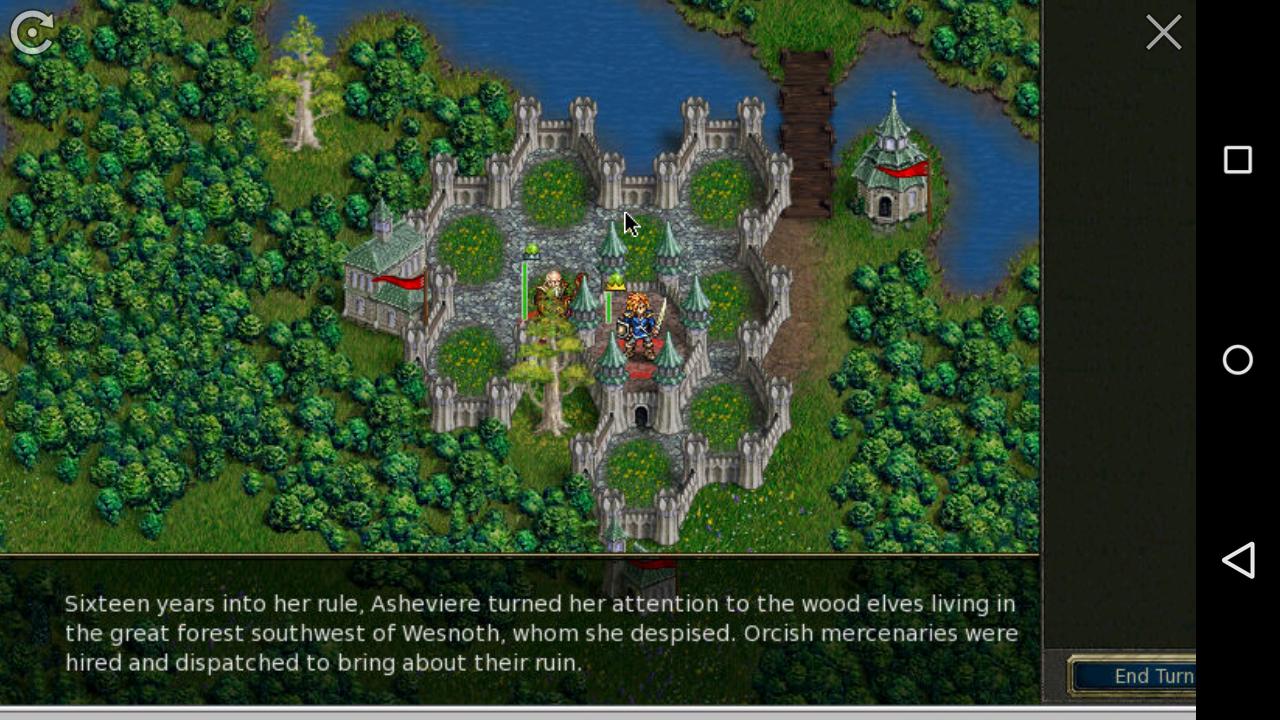Image resolution: width=1280 pixels, height=720 pixels.
Task: Expand the story text dialogue panel
Action: [520, 630]
